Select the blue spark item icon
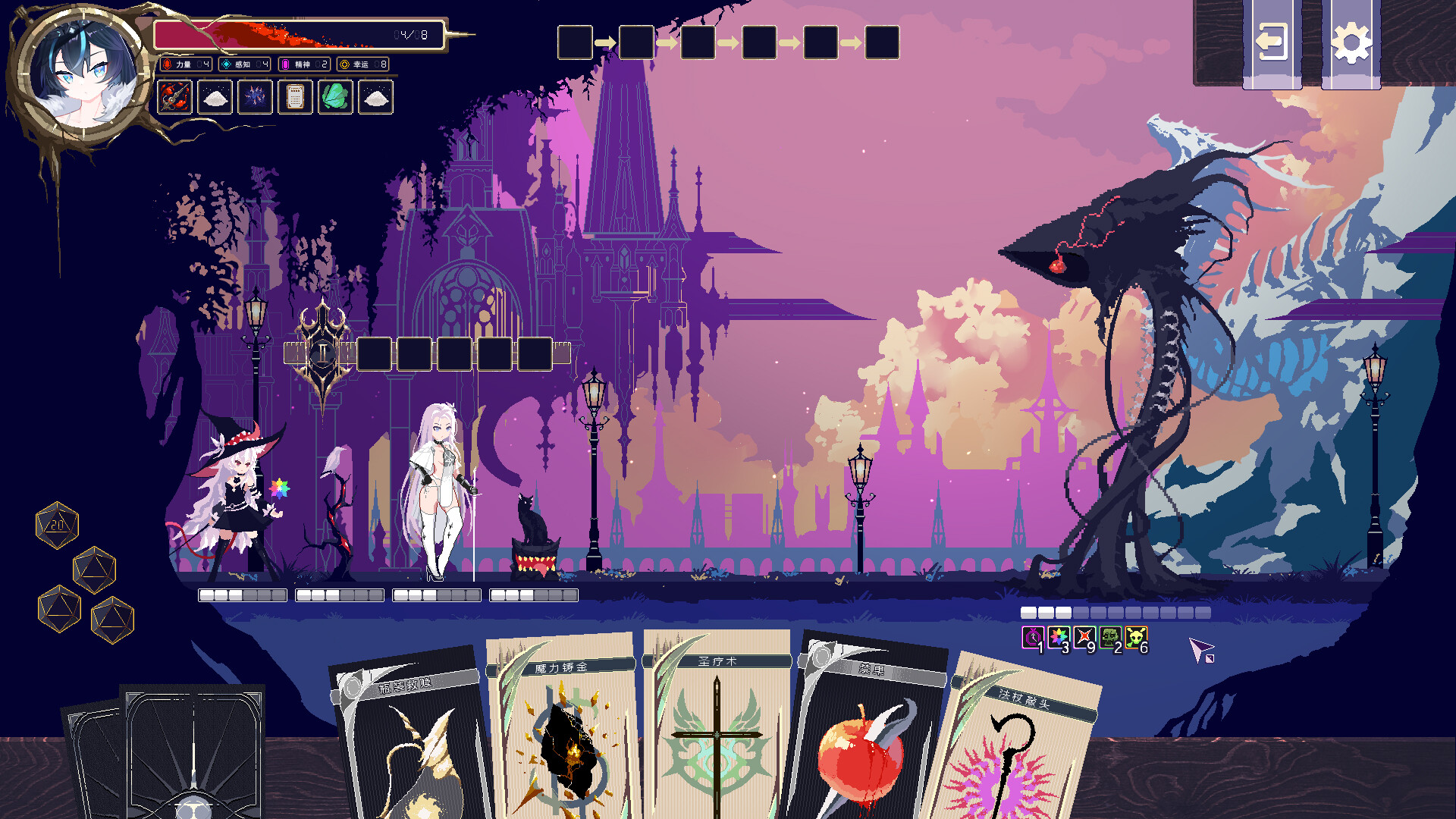 (256, 99)
